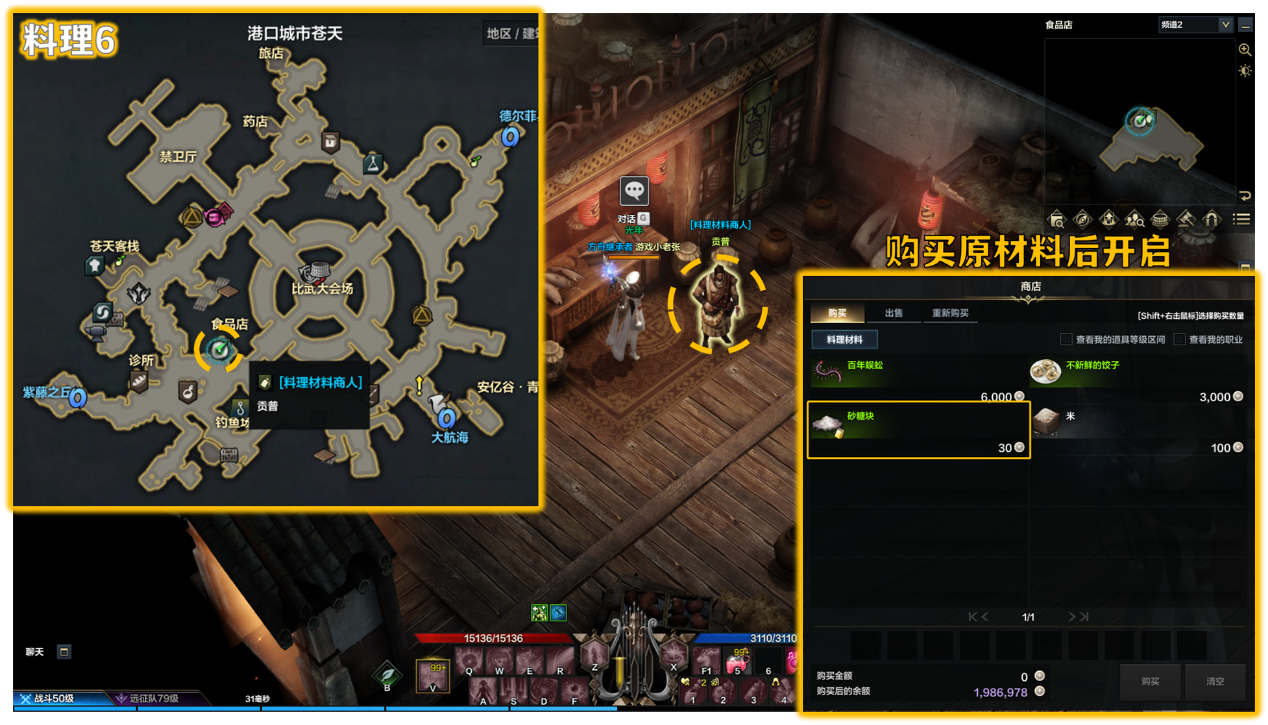Toggle minimap brightness sun icon

pos(1245,70)
